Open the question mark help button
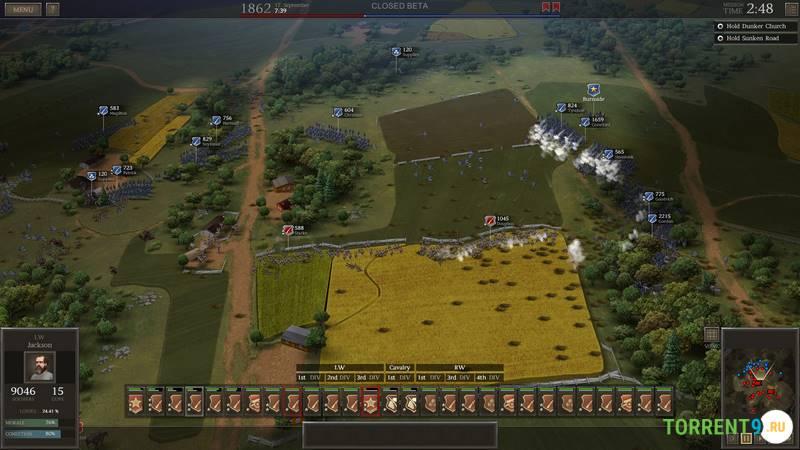This screenshot has height=450, width=800. point(52,9)
